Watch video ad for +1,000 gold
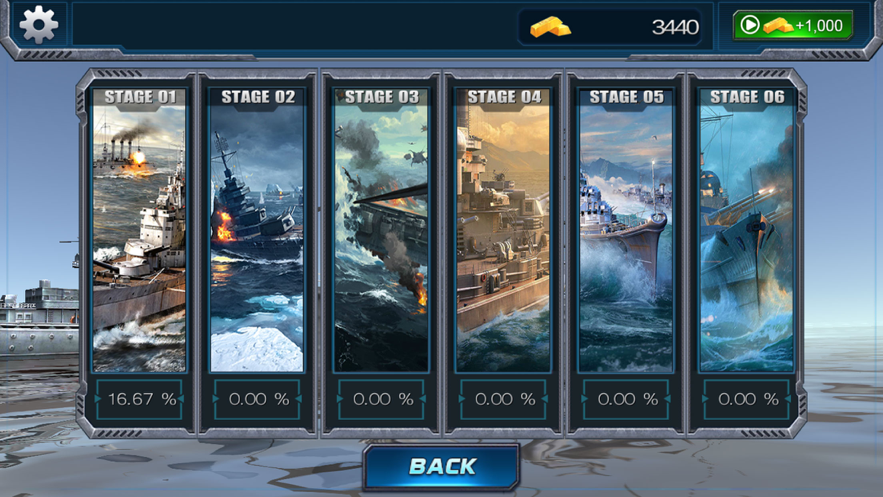883x497 pixels. pos(792,25)
